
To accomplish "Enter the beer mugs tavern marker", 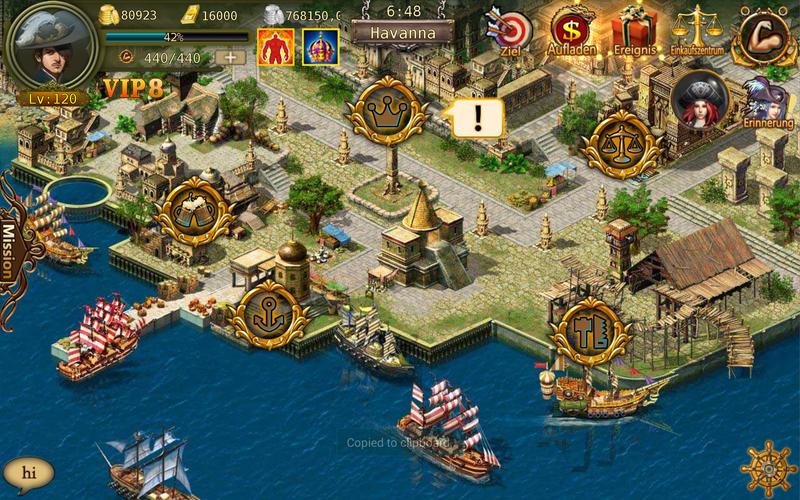I will [196, 212].
